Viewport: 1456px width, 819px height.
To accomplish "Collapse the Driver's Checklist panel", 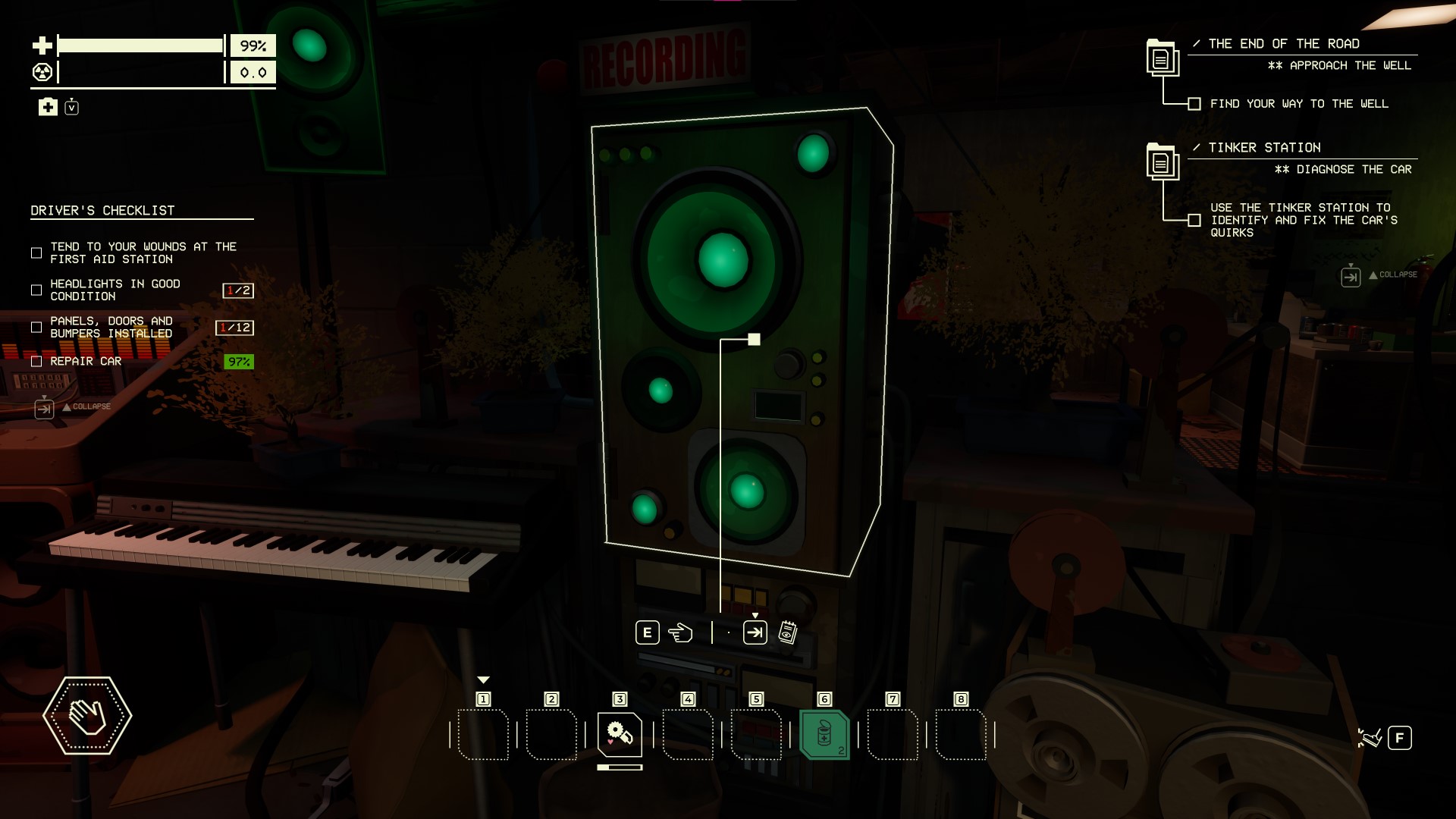I will click(x=44, y=409).
